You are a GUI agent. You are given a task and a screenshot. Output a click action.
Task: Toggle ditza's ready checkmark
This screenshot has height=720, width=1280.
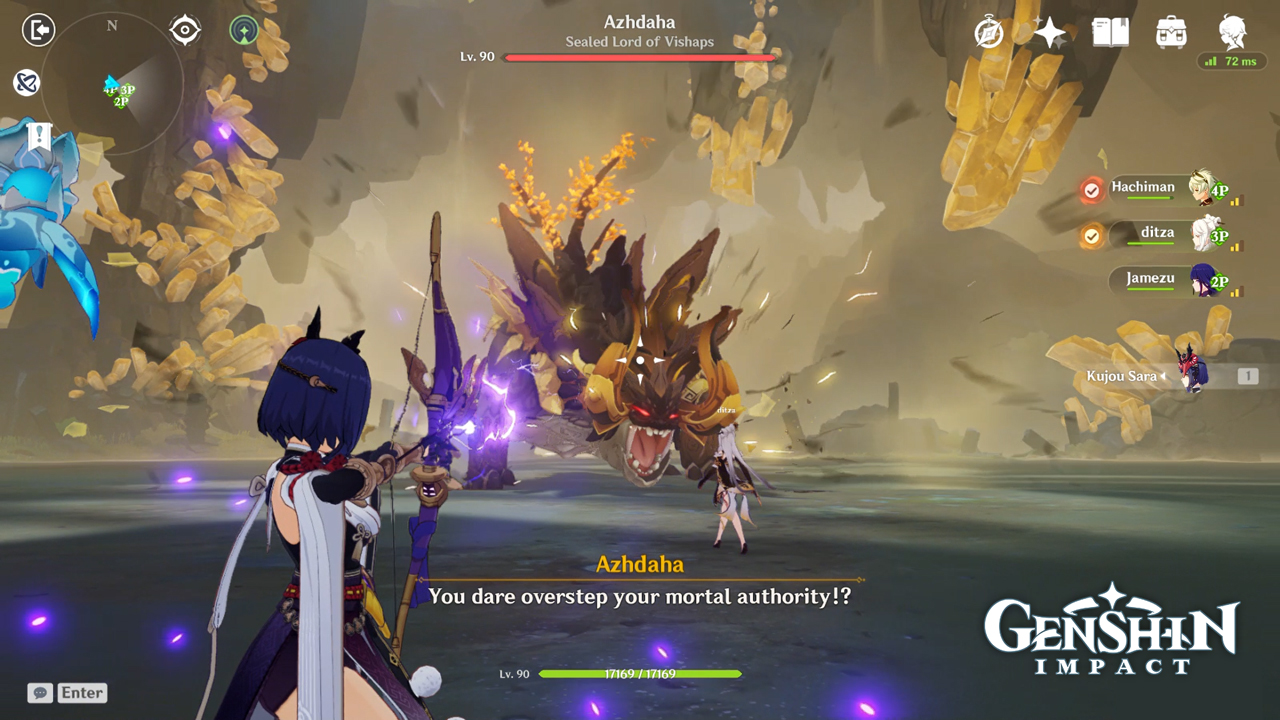tap(1092, 237)
